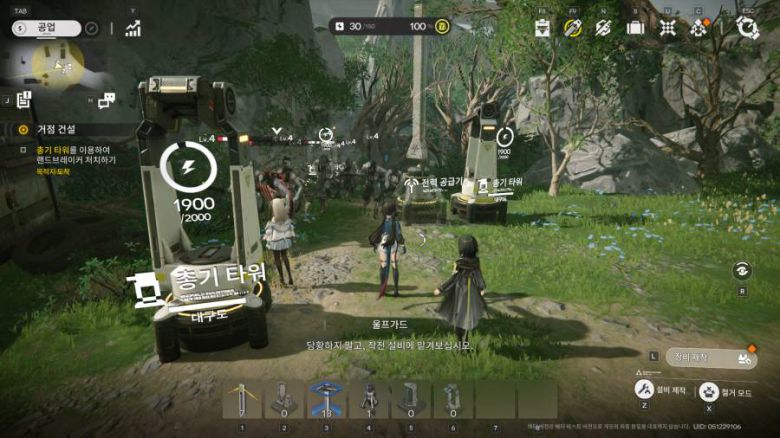The height and width of the screenshot is (438, 780).
Task: Select the hotbar slot with 7 zipline poles
Action: point(242,398)
